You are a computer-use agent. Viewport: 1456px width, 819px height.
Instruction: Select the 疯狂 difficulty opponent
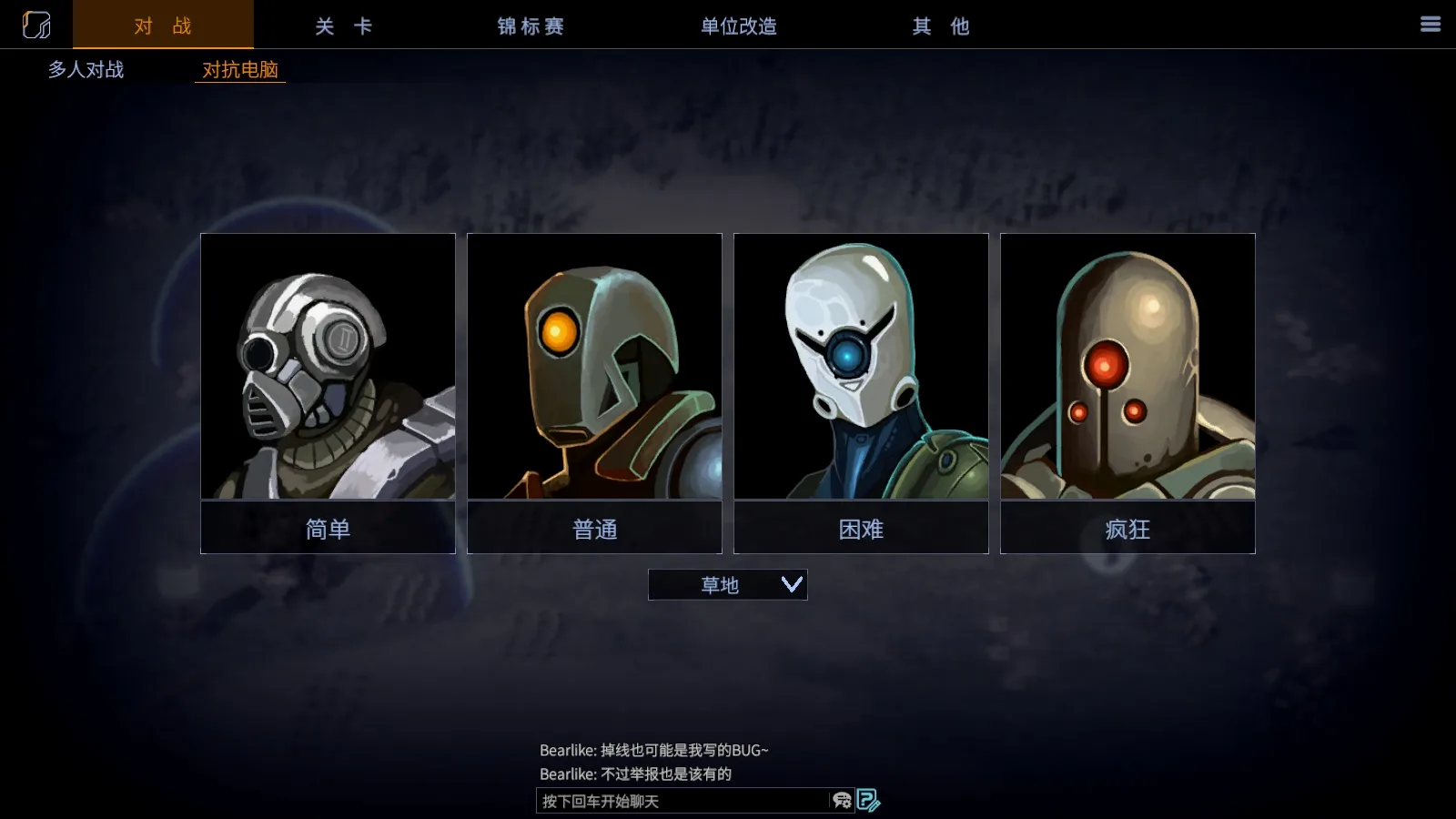click(x=1127, y=393)
